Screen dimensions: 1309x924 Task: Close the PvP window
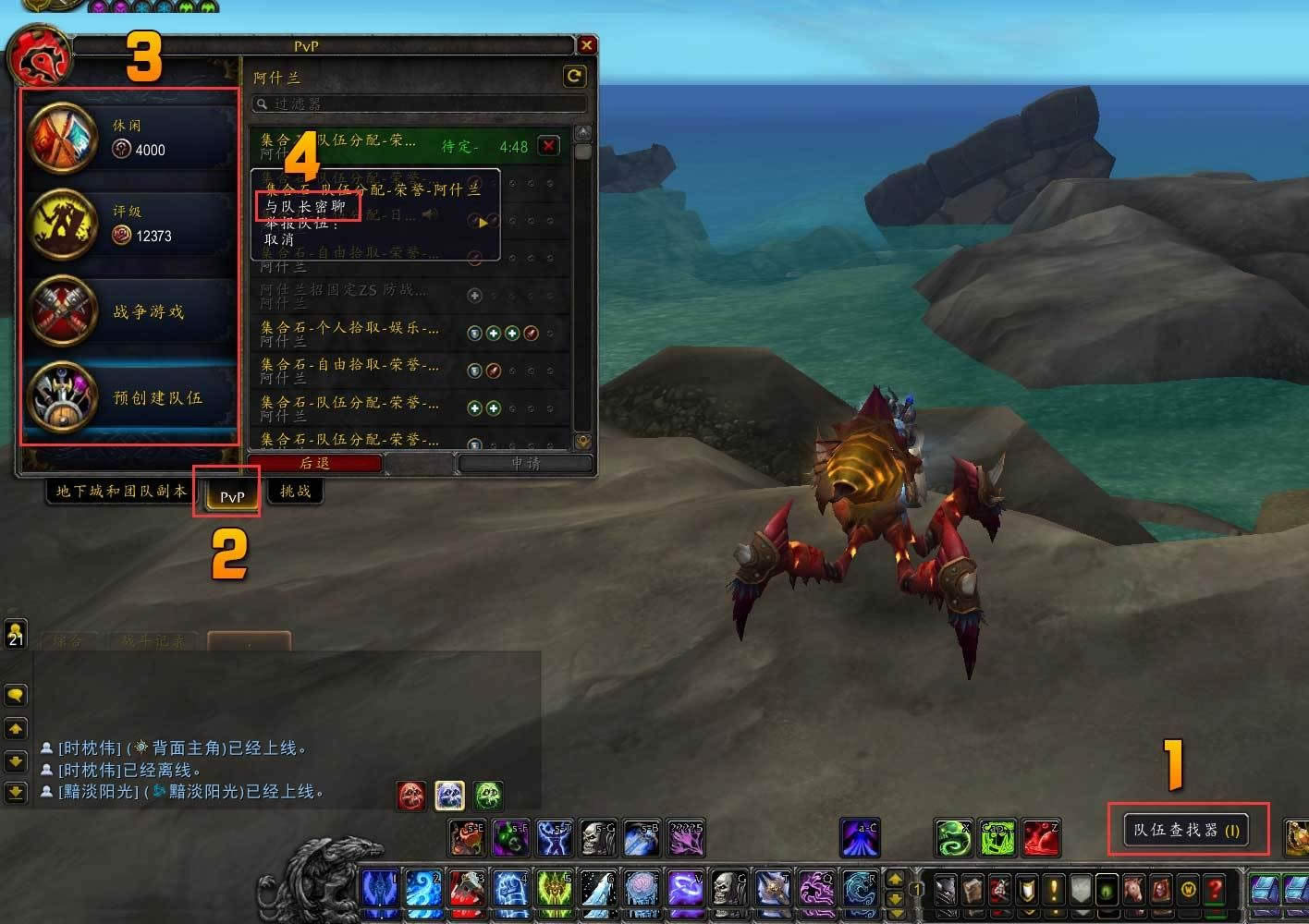pos(586,45)
